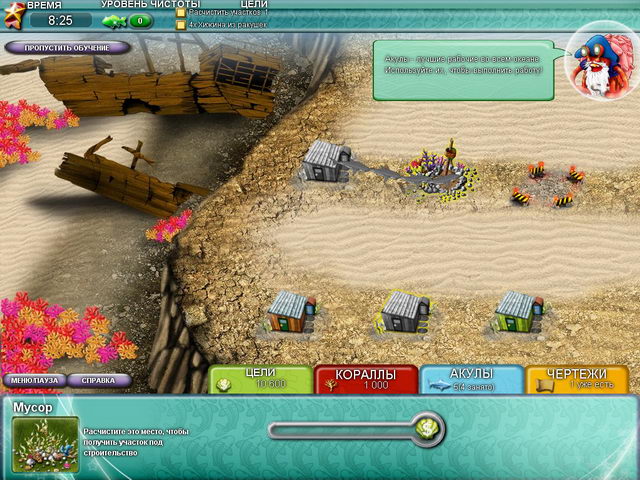Viewport: 640px width, 480px height.
Task: Click the Мусор debris thumbnail
Action: (44, 441)
